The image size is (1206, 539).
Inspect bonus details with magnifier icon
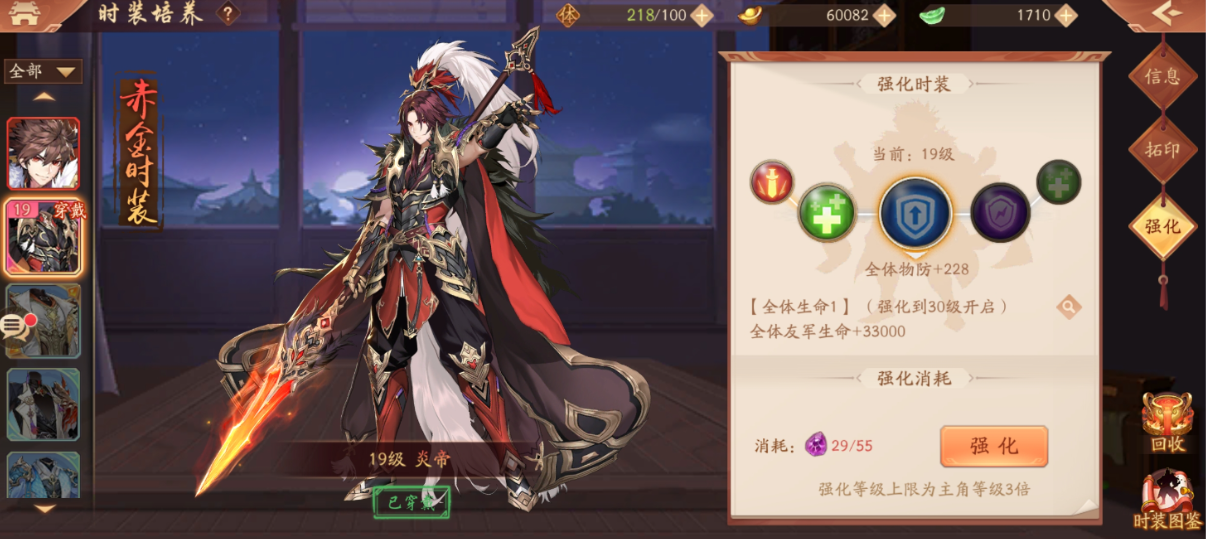click(1068, 307)
